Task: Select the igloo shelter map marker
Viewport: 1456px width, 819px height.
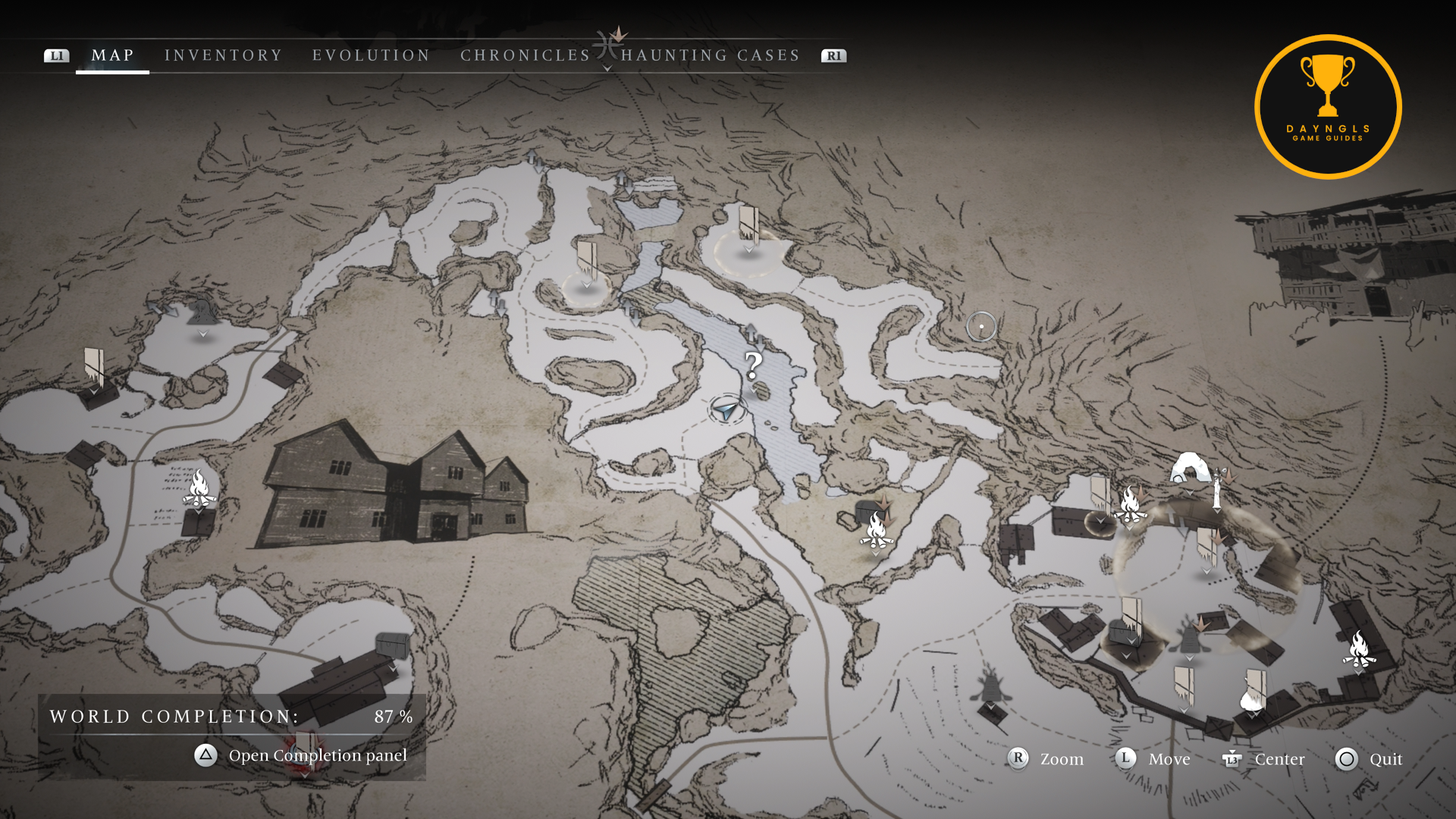Action: (x=1189, y=468)
